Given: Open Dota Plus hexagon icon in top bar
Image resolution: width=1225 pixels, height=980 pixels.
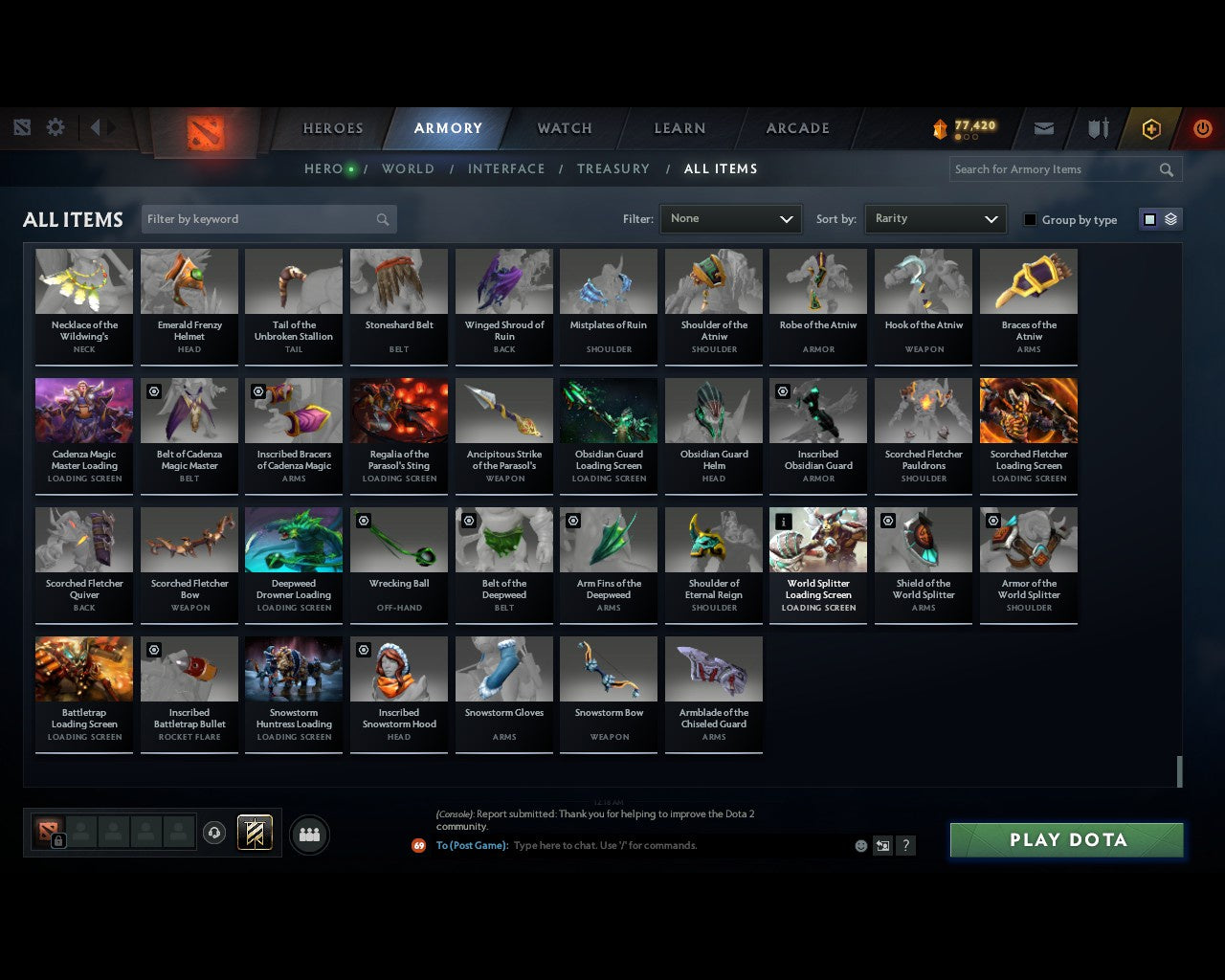Looking at the screenshot, I should point(1151,128).
